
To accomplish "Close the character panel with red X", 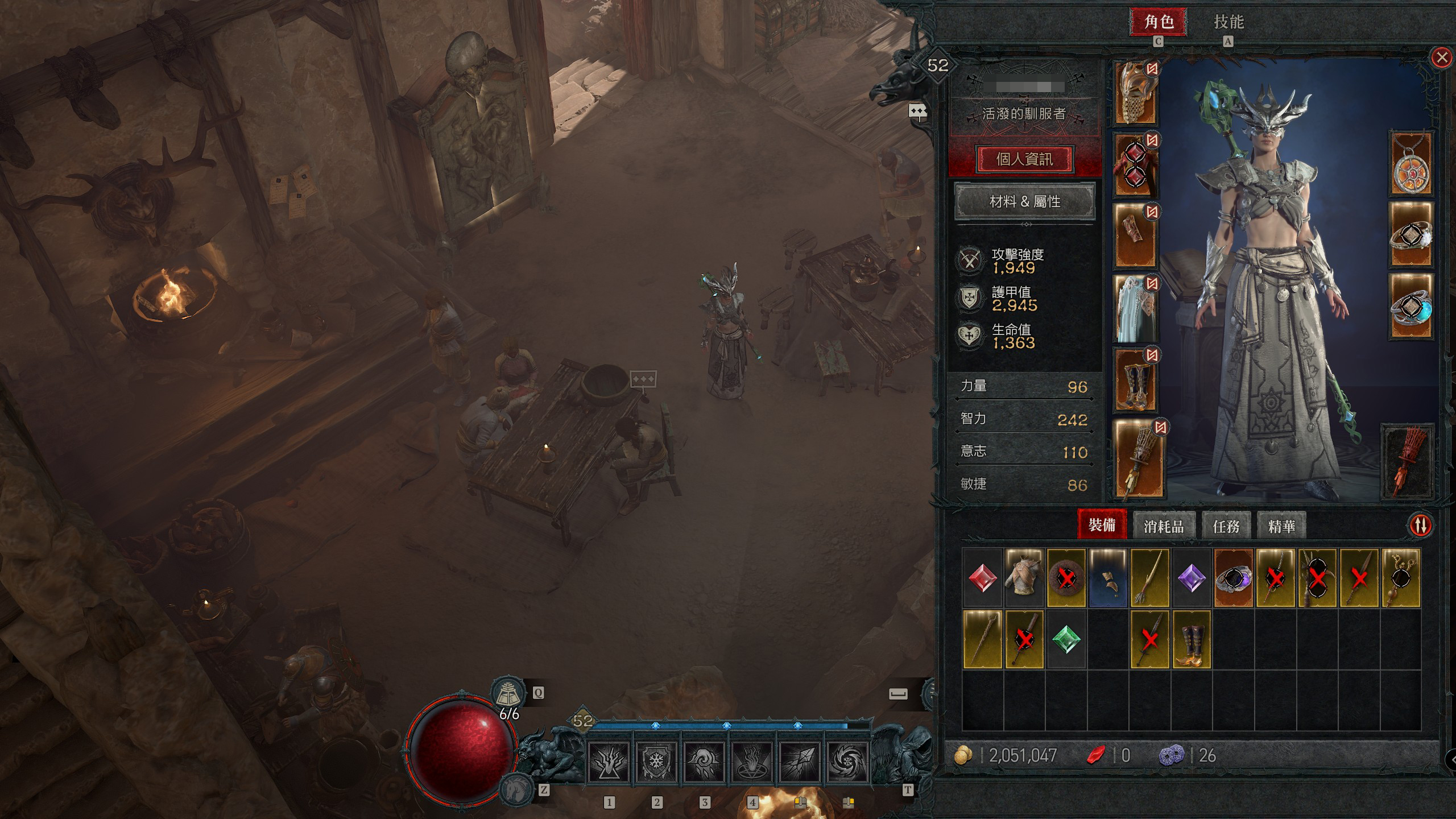I will coord(1441,57).
